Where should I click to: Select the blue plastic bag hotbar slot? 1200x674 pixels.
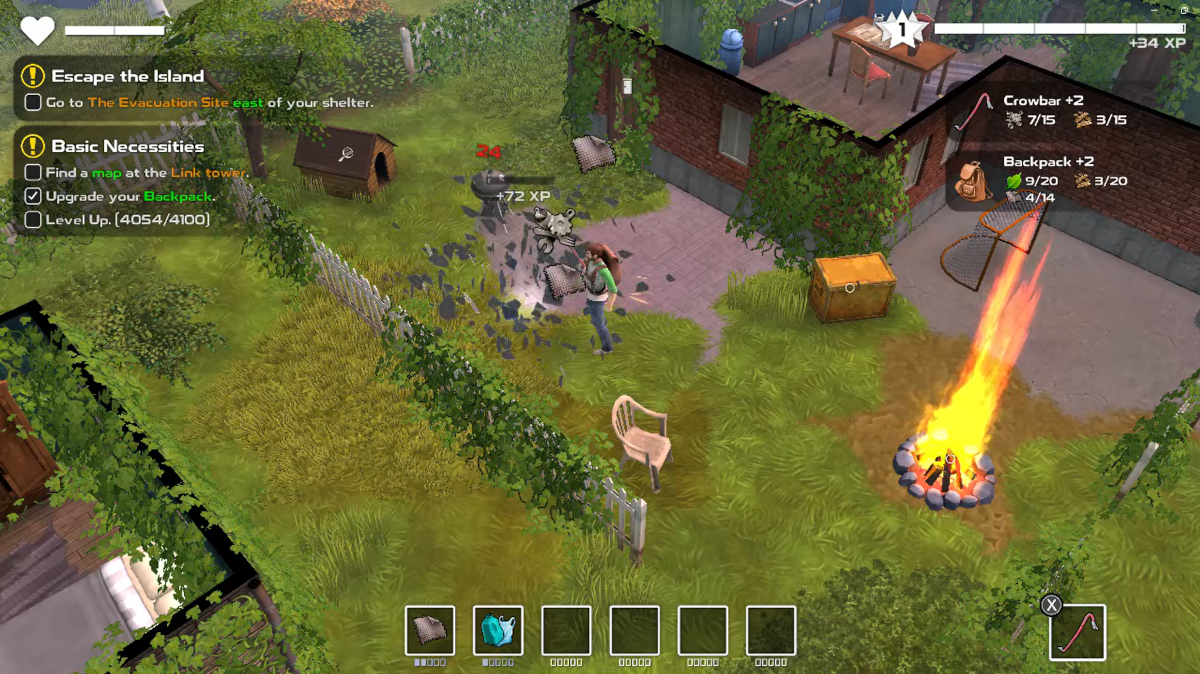[498, 631]
